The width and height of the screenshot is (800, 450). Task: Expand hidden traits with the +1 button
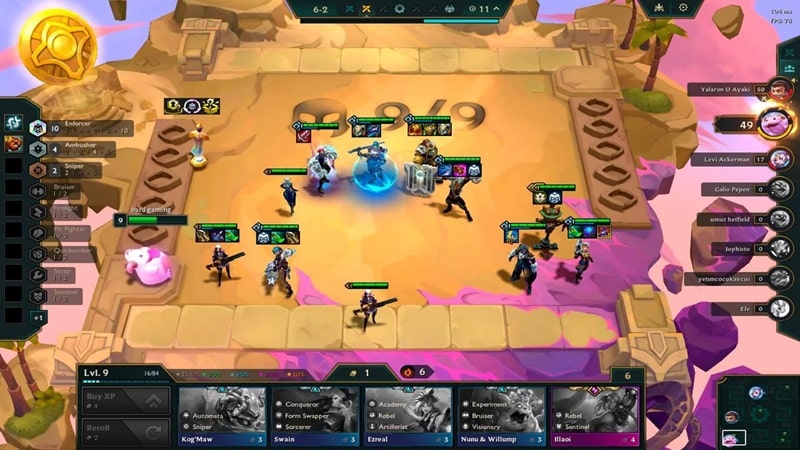pyautogui.click(x=38, y=317)
